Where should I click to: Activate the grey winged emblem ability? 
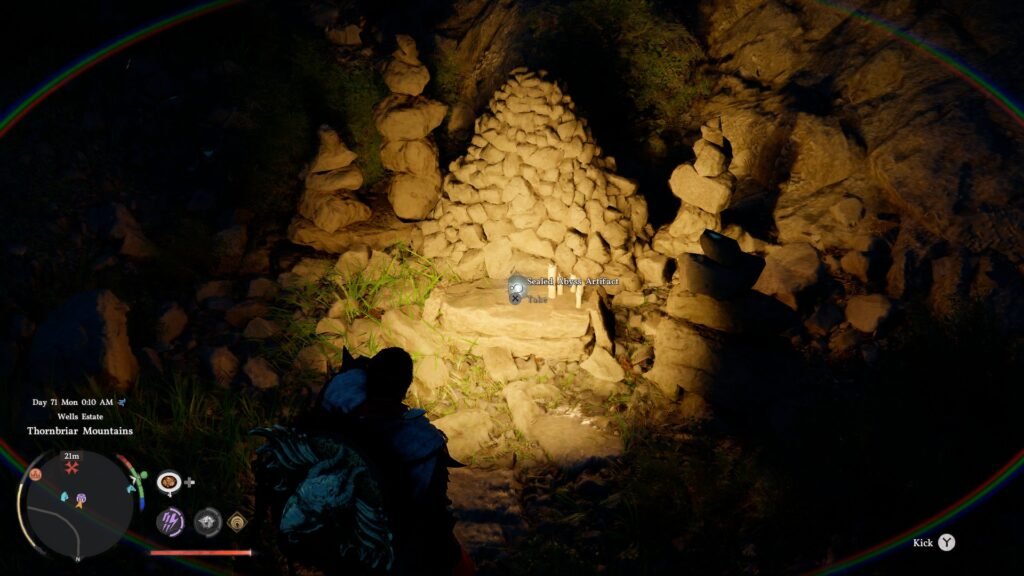click(x=207, y=521)
